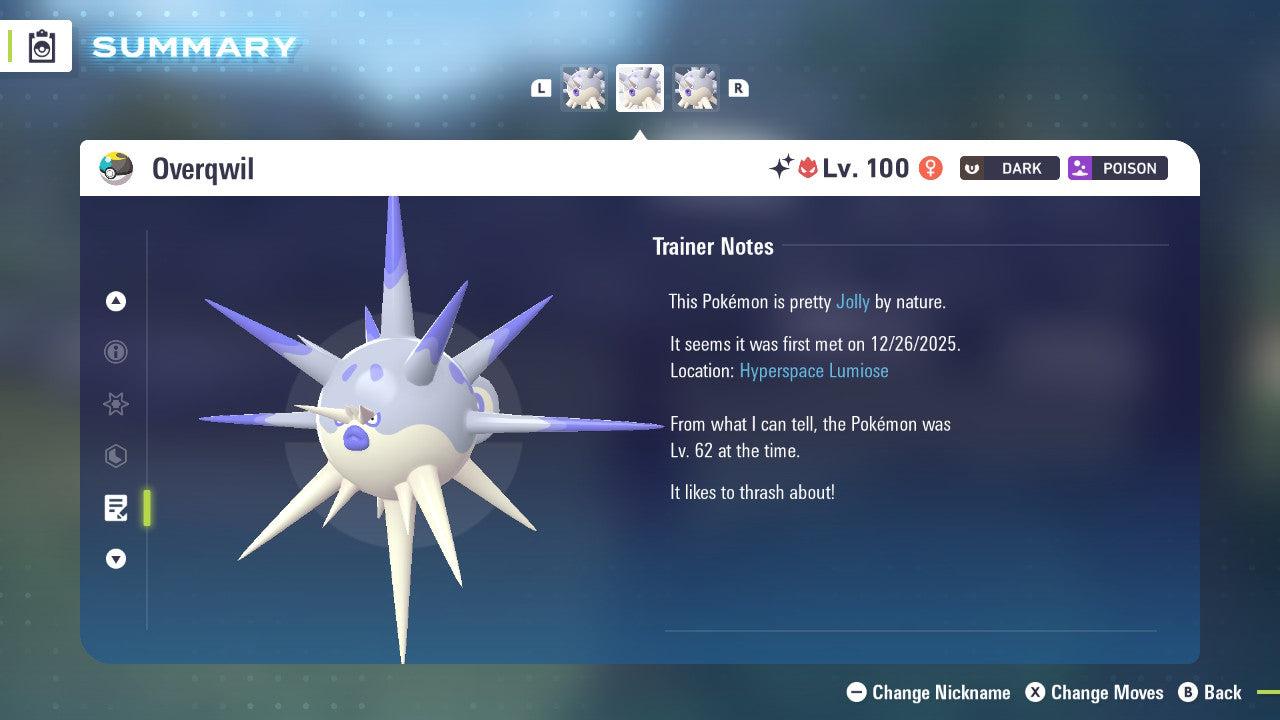The width and height of the screenshot is (1280, 720).
Task: Open the Hyperspace Lumiose location link
Action: [813, 371]
